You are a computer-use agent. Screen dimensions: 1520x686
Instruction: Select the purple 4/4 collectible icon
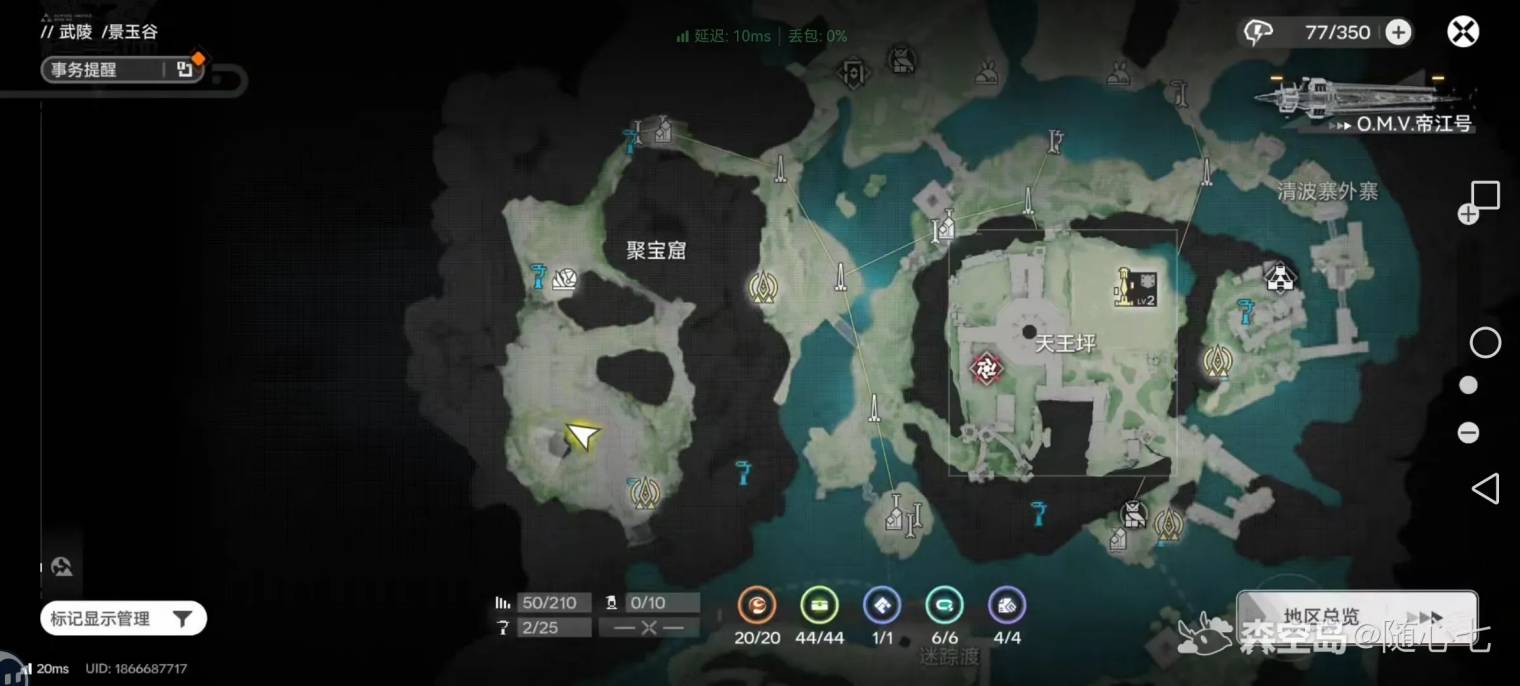coord(1006,605)
